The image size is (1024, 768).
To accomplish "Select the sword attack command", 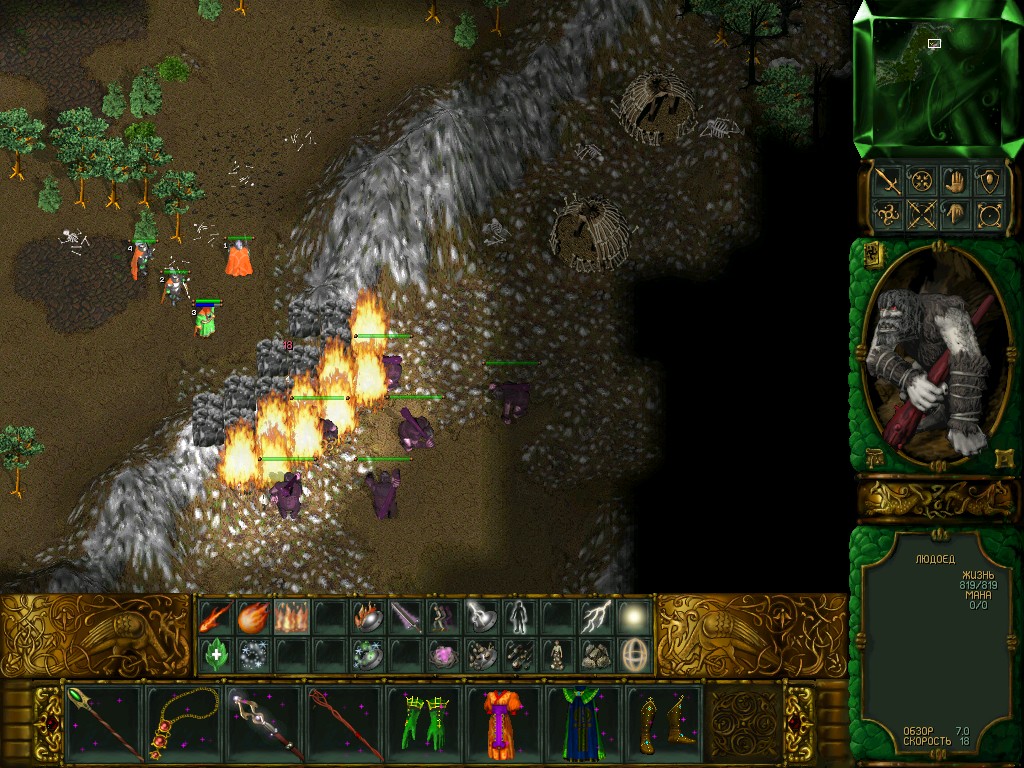I will coord(887,181).
